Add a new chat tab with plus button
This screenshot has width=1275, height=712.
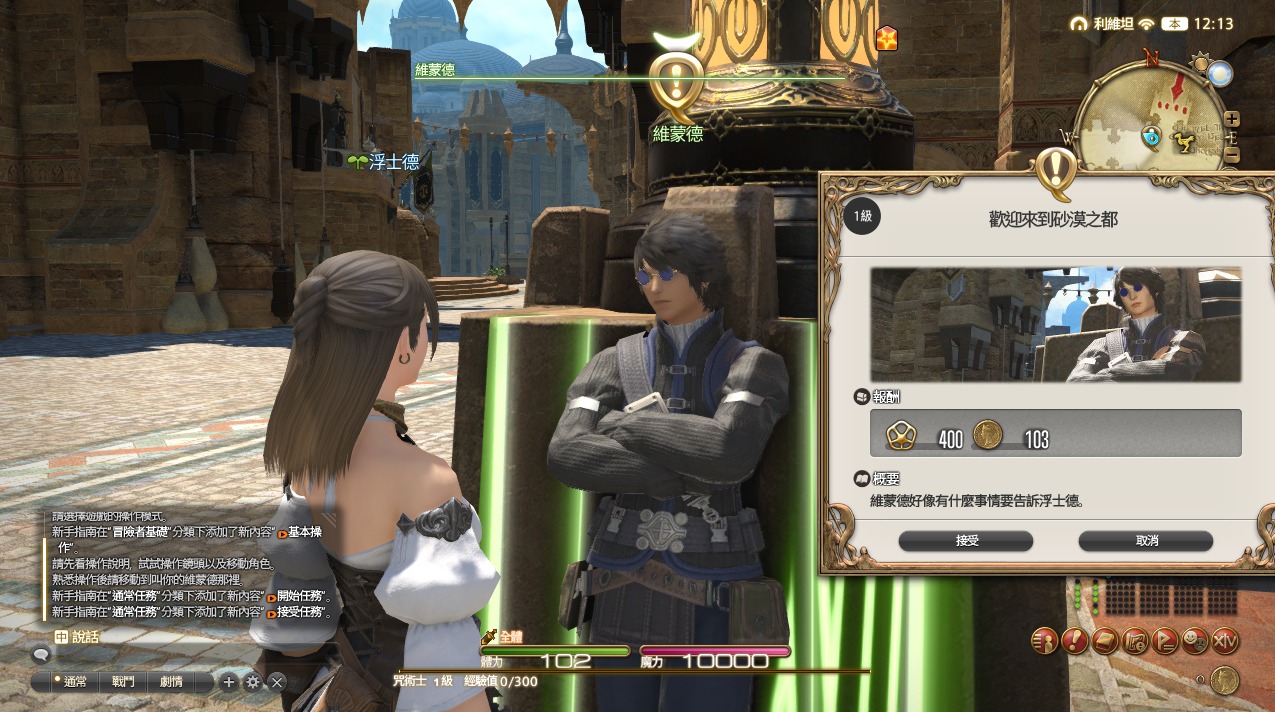(x=229, y=682)
